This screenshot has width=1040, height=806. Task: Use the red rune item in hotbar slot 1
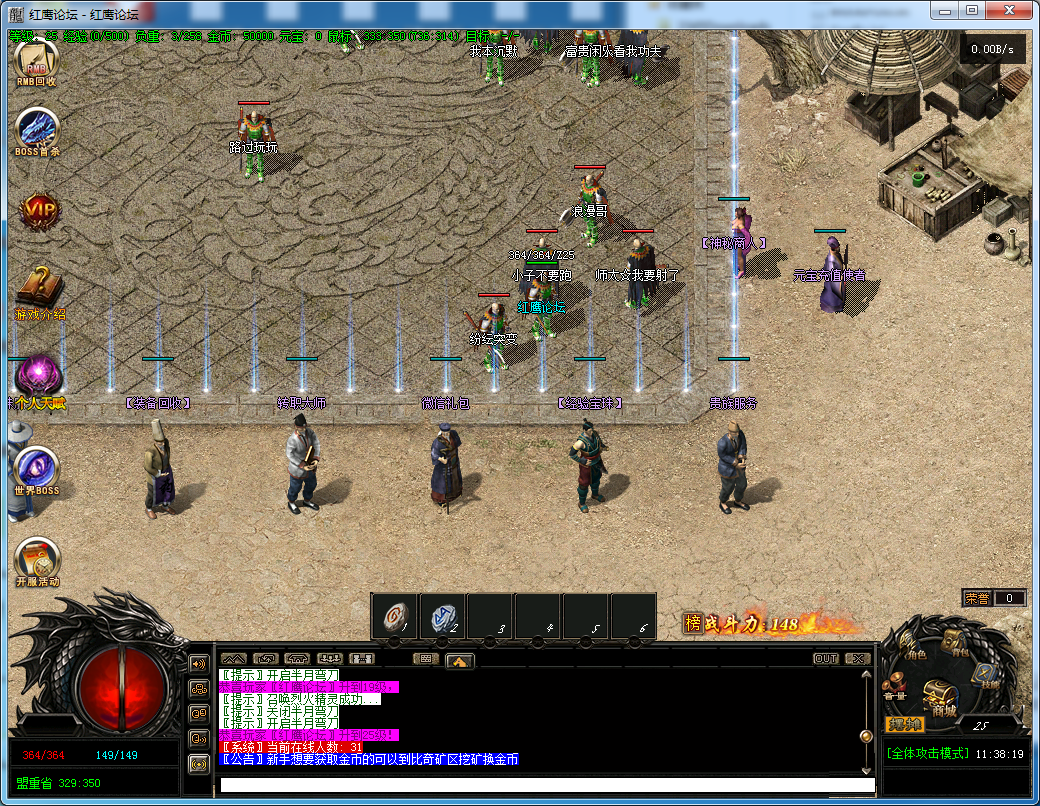coord(394,616)
